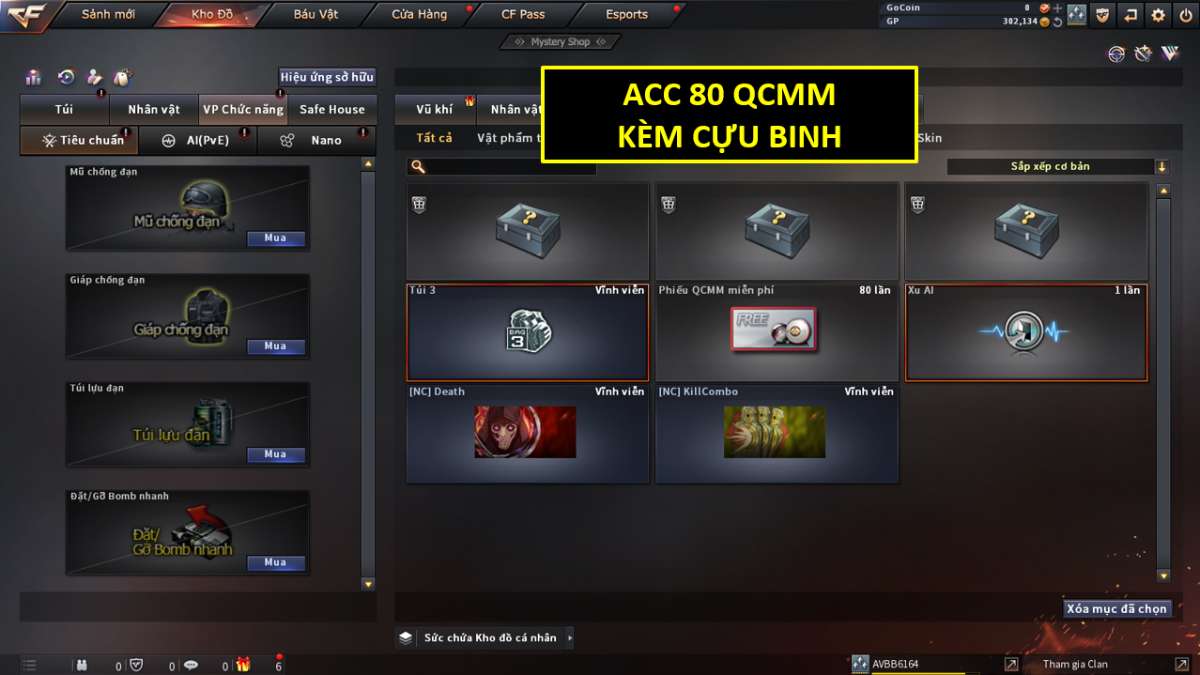Viewport: 1200px width, 675px height.
Task: Click the Hiệu ứng sở hữu button
Action: pyautogui.click(x=327, y=77)
